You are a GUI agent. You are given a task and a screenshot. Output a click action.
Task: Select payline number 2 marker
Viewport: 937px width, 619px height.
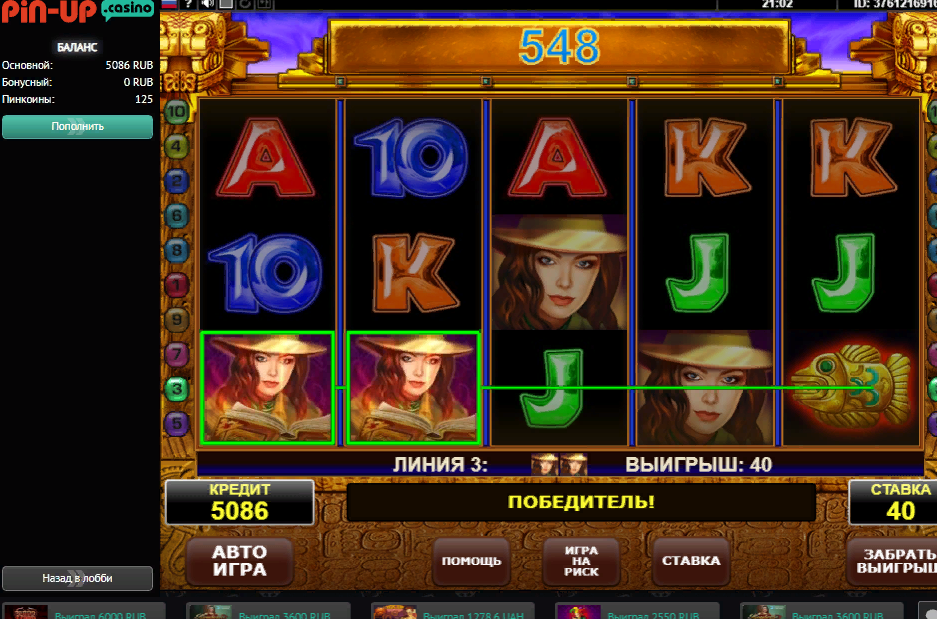(177, 181)
